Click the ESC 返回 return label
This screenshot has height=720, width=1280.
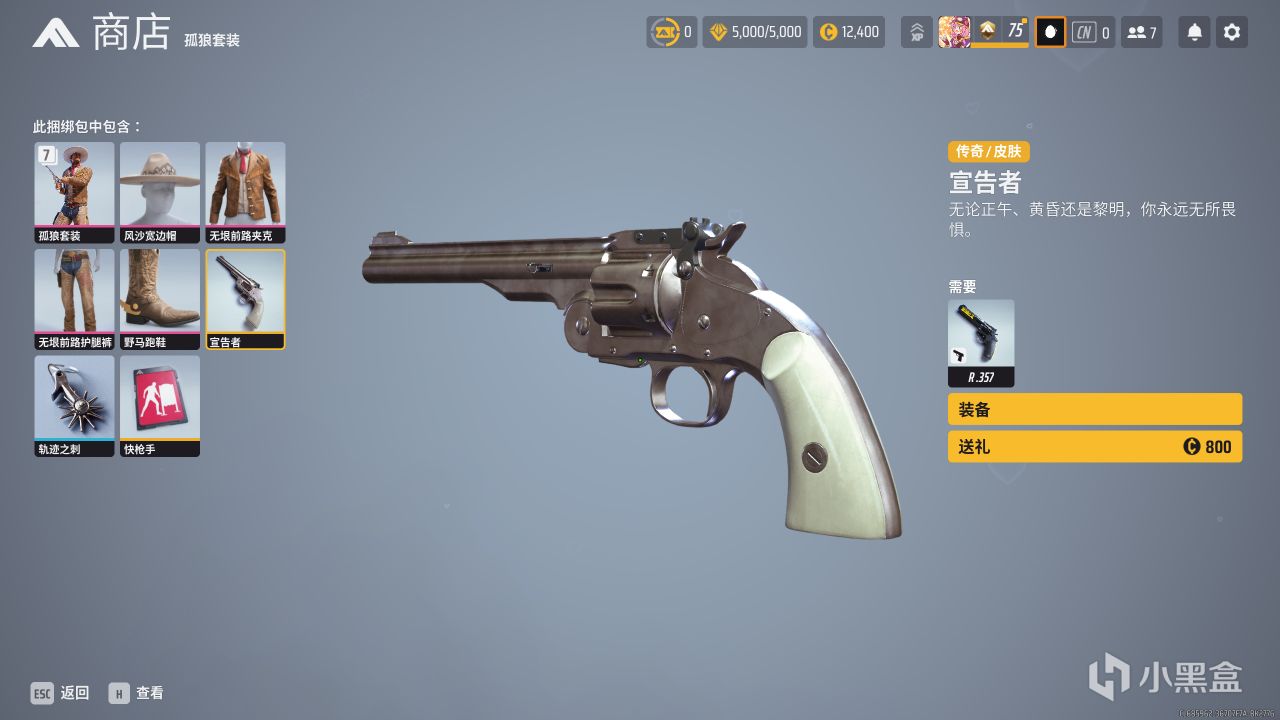click(x=60, y=692)
